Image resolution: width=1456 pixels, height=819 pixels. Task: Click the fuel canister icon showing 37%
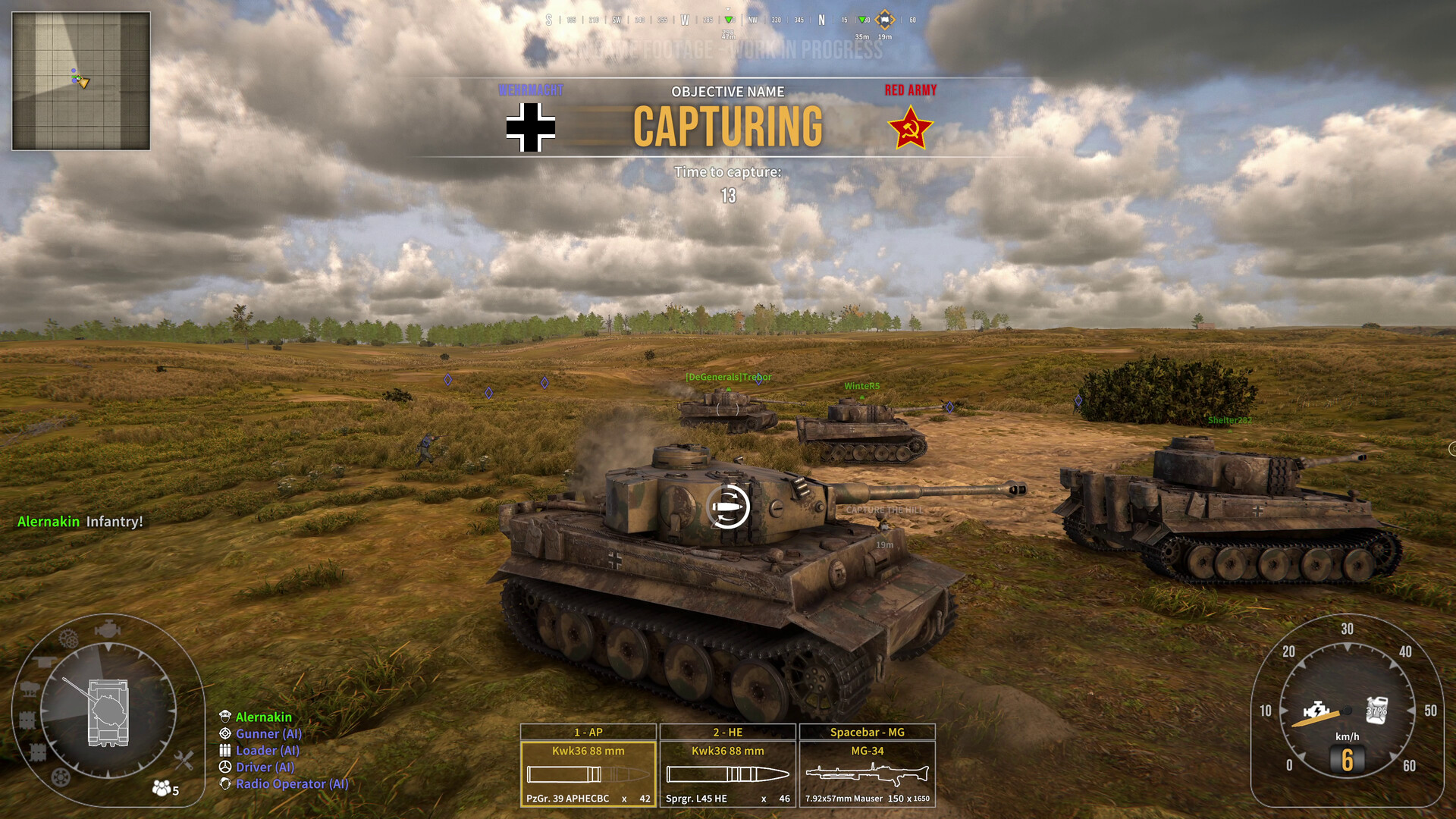pyautogui.click(x=1379, y=711)
